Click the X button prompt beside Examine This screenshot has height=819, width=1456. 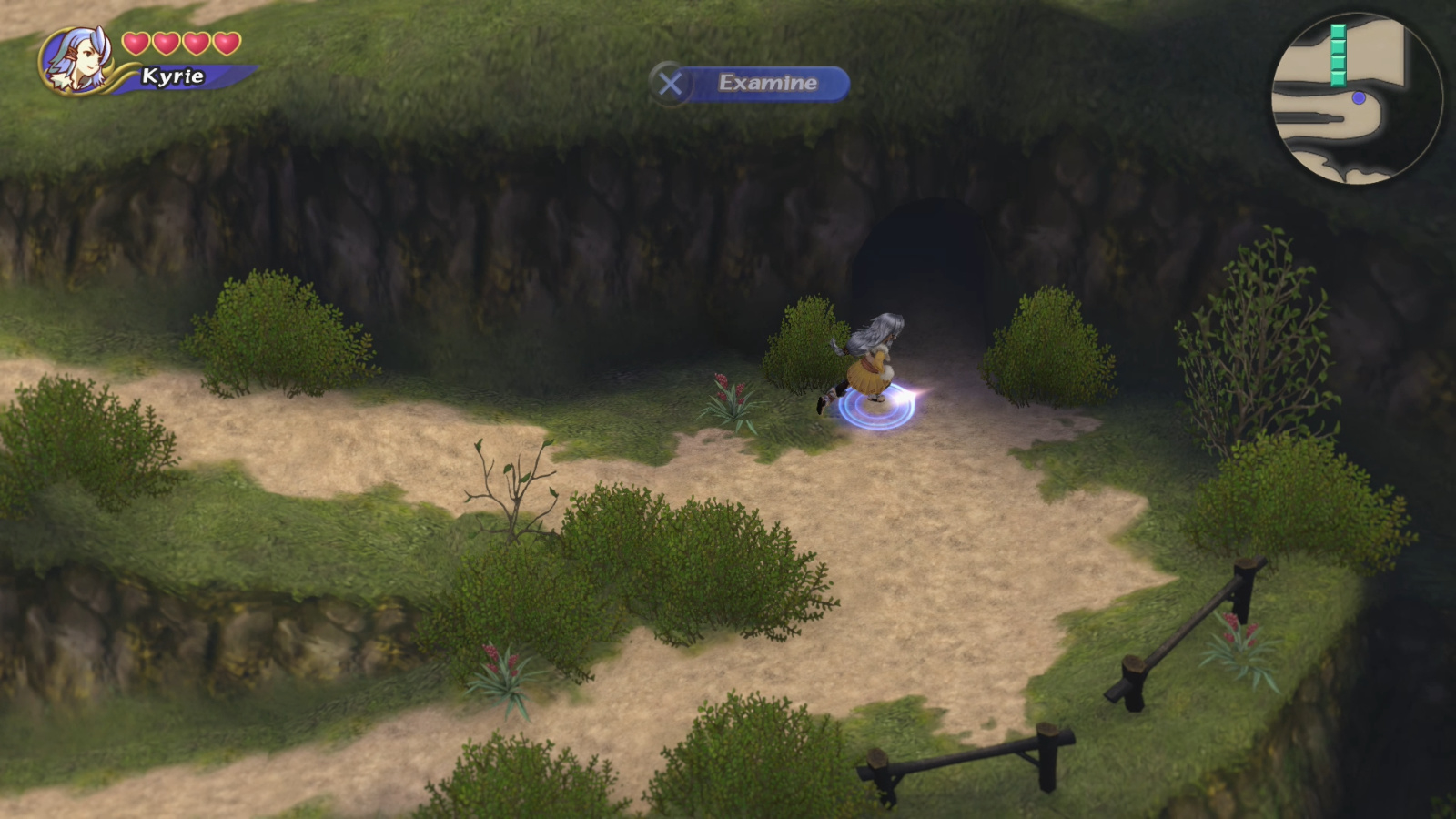671,84
